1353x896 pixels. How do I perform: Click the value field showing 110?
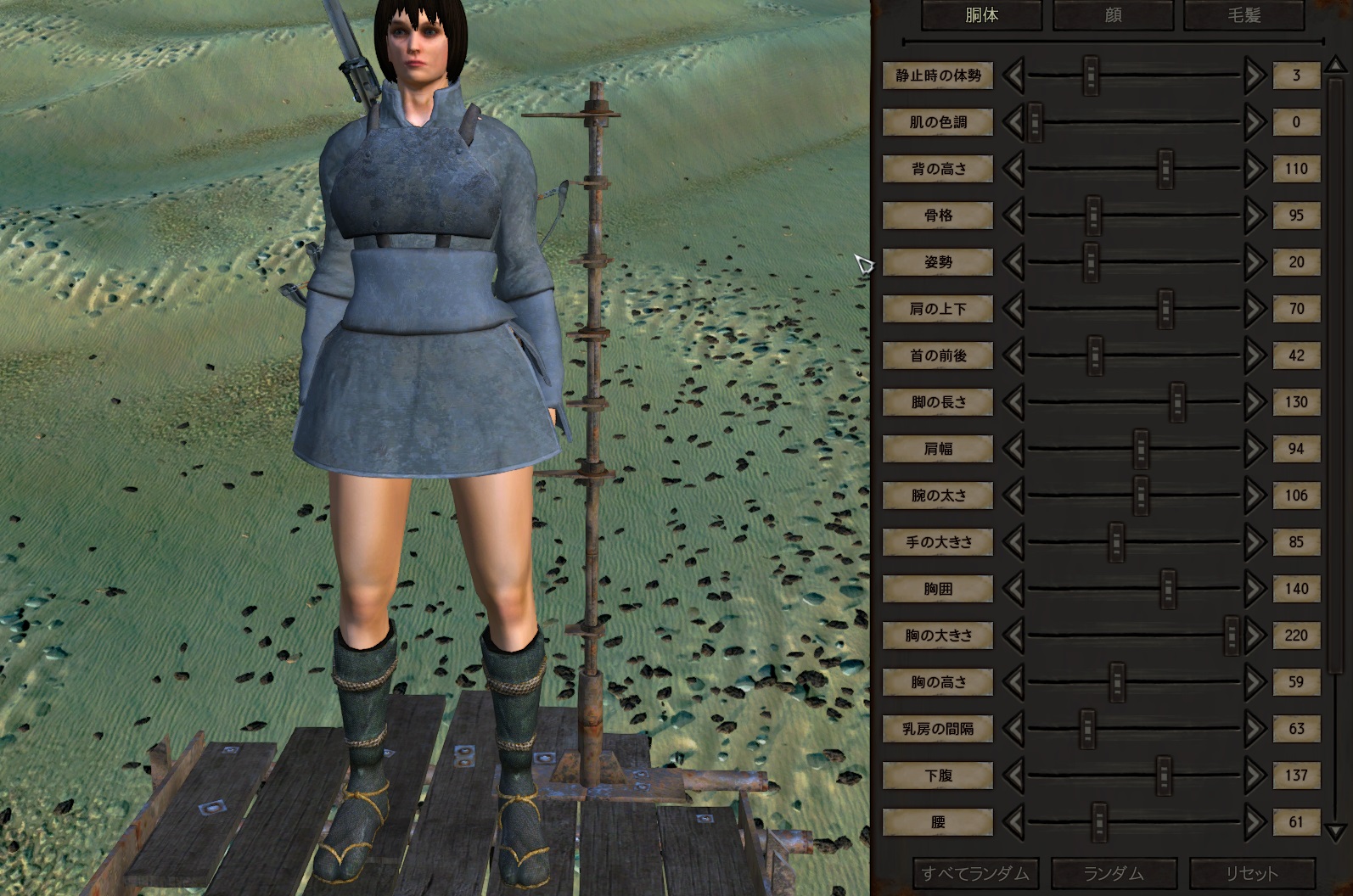1296,169
